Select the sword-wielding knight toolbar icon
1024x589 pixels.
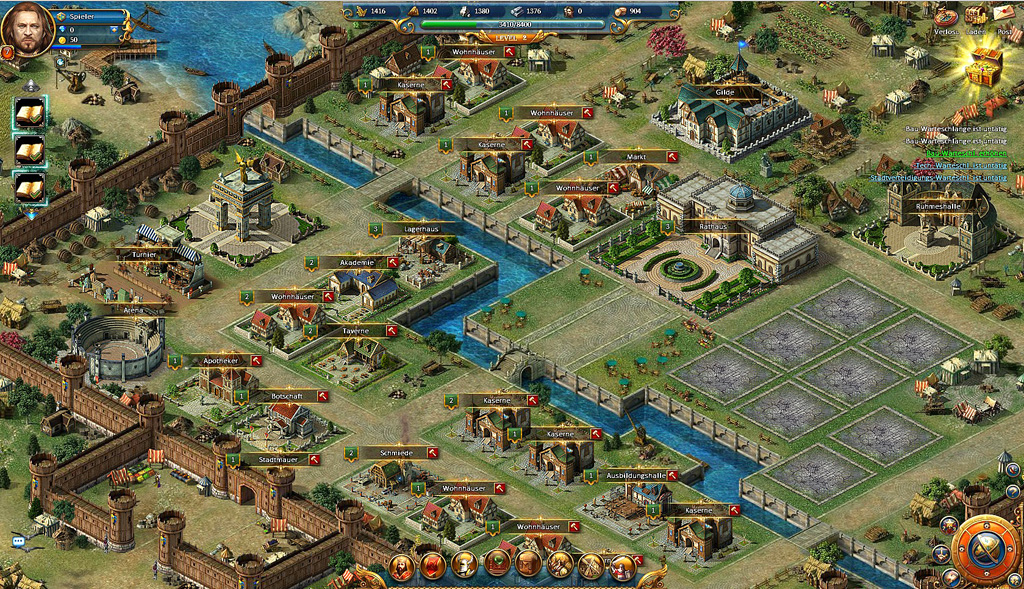pyautogui.click(x=622, y=566)
